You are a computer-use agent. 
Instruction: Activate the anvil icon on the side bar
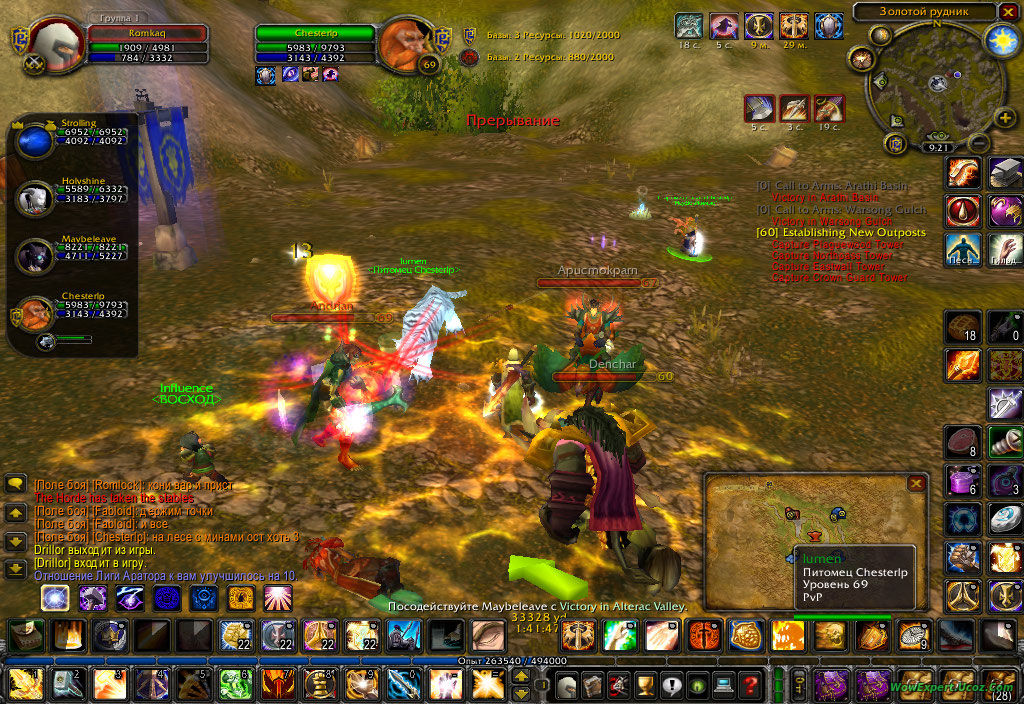point(1005,174)
